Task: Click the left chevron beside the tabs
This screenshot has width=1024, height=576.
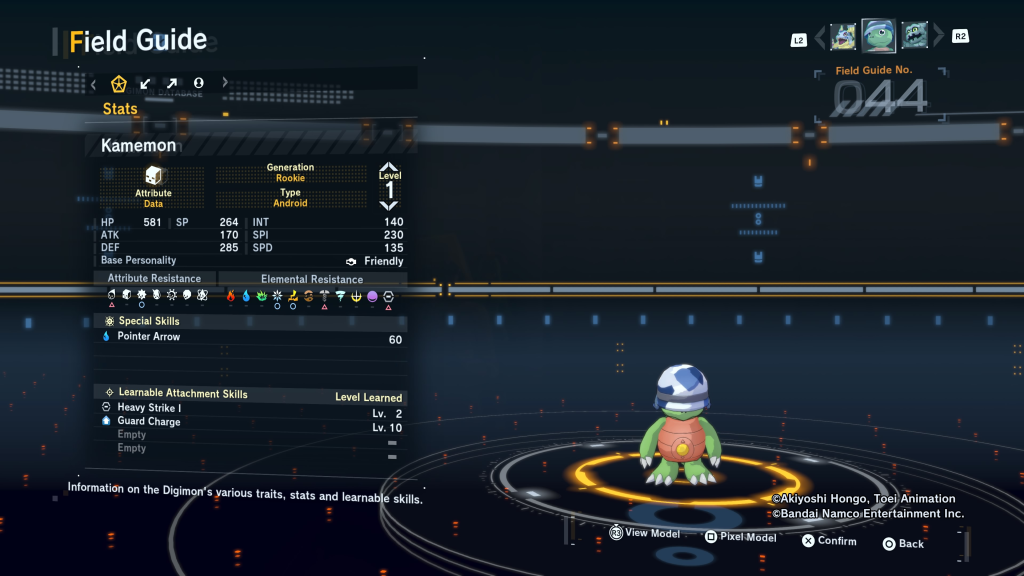Action: [94, 83]
